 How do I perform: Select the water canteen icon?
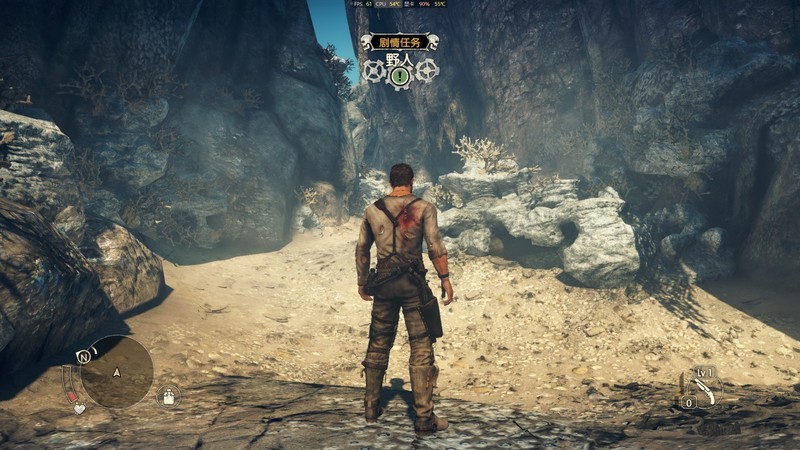[x=169, y=396]
